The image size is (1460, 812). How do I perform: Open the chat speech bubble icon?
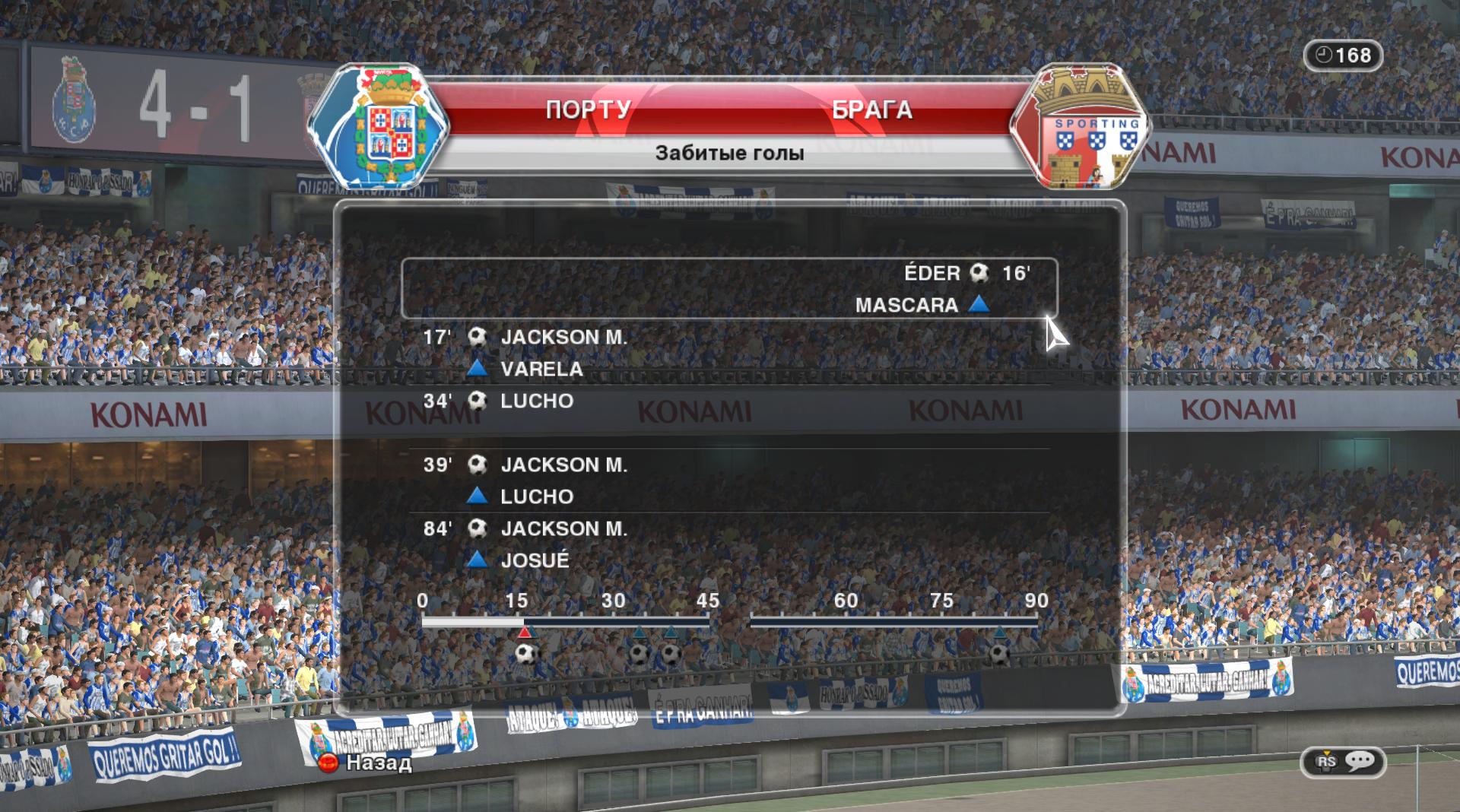pos(1360,761)
